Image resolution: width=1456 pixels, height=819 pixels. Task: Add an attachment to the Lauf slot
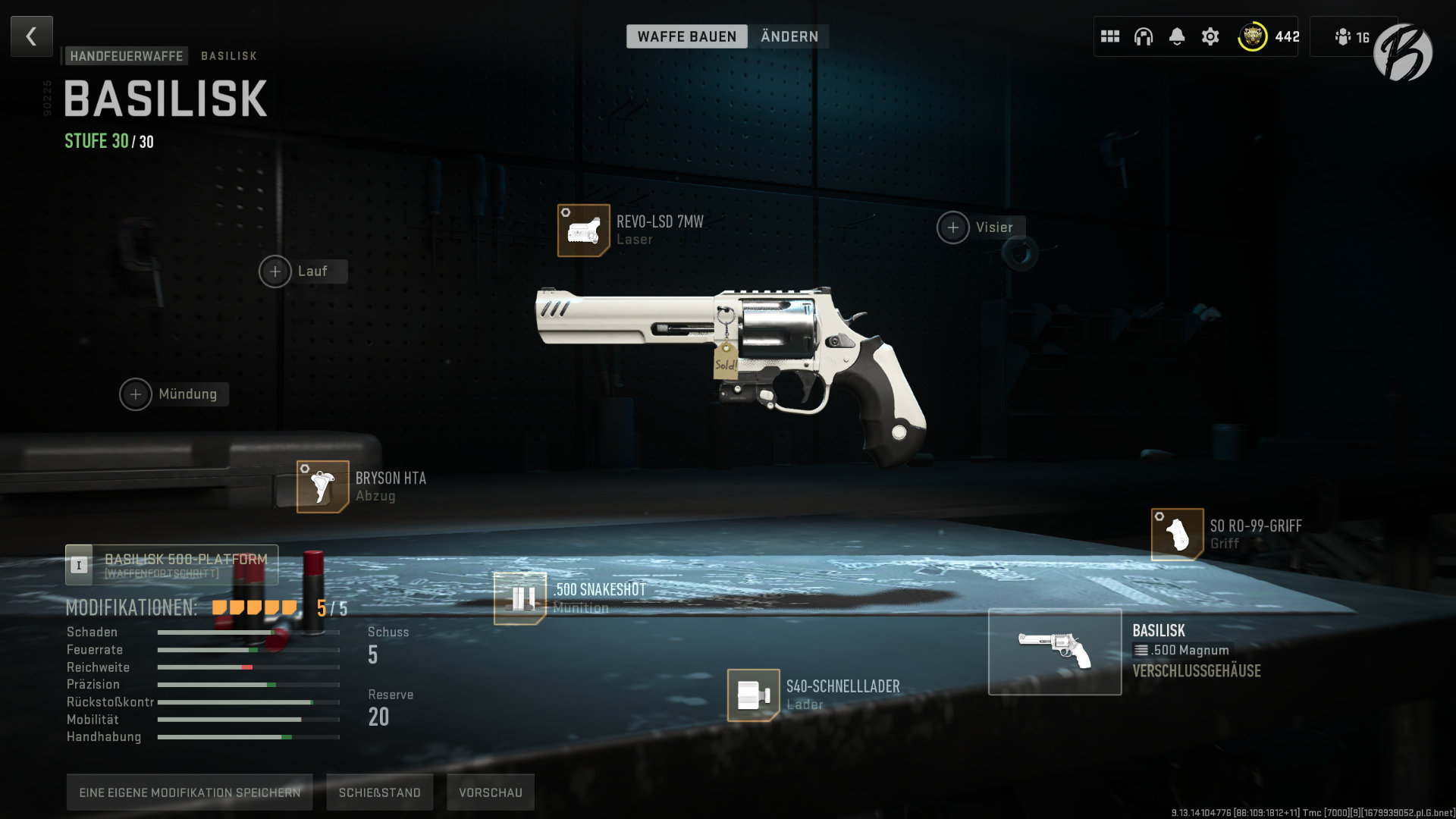tap(276, 271)
